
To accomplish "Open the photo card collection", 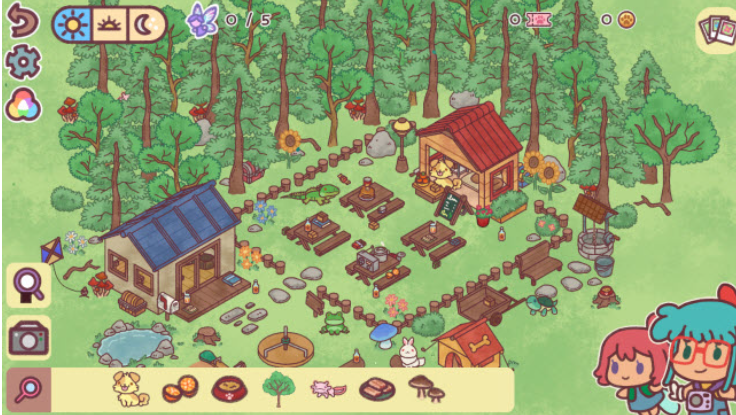I will 714,30.
